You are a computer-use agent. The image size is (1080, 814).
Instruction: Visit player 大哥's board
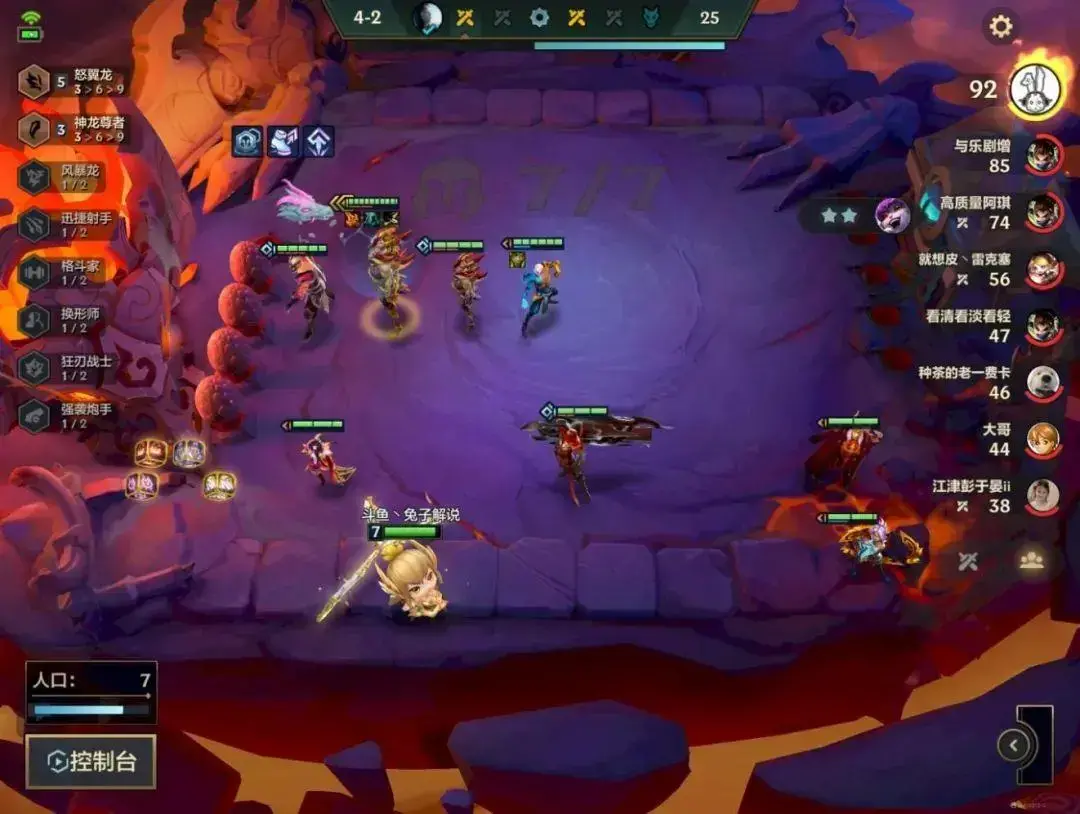pos(1043,438)
